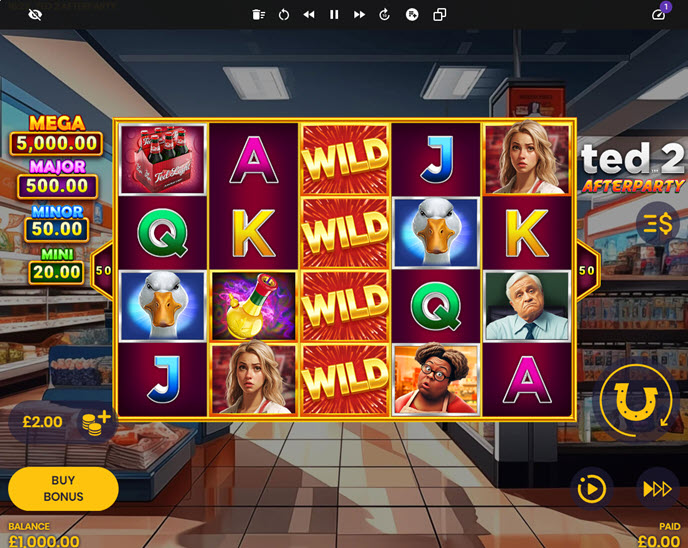
Task: Enable turbo spin with the triple-arrow button
Action: pyautogui.click(x=657, y=488)
